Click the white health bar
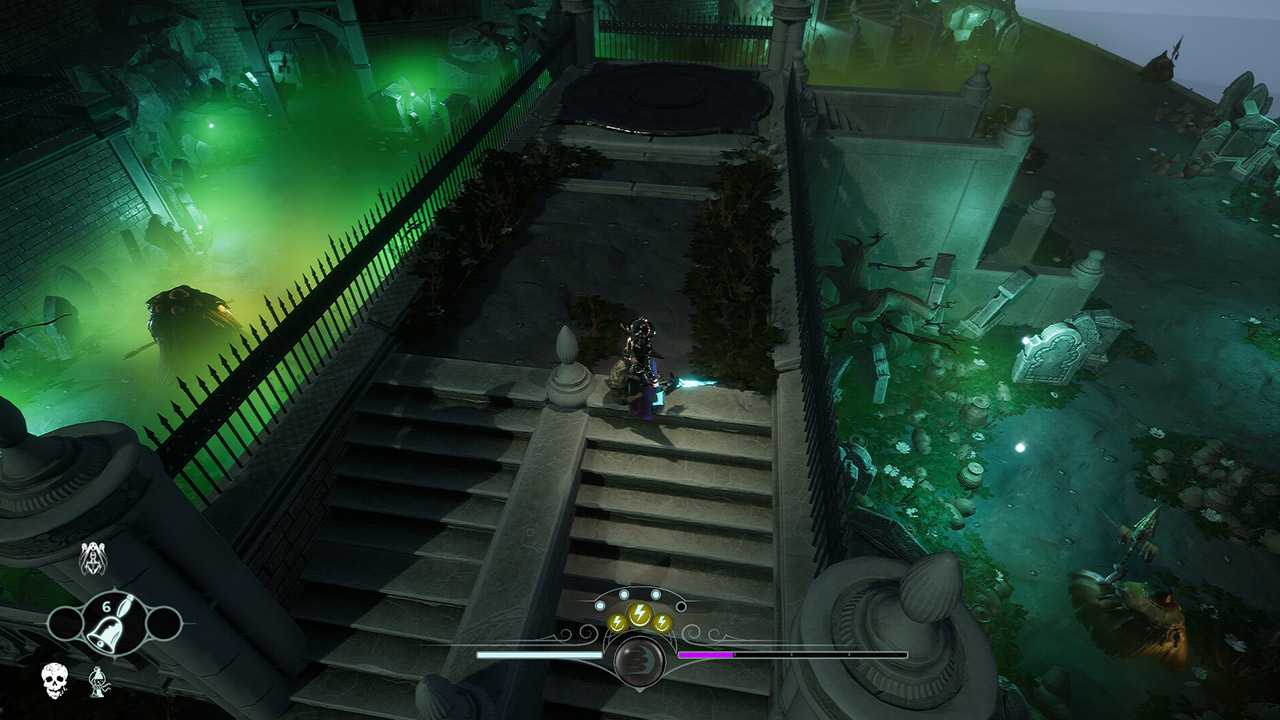The width and height of the screenshot is (1280, 720). click(x=540, y=655)
